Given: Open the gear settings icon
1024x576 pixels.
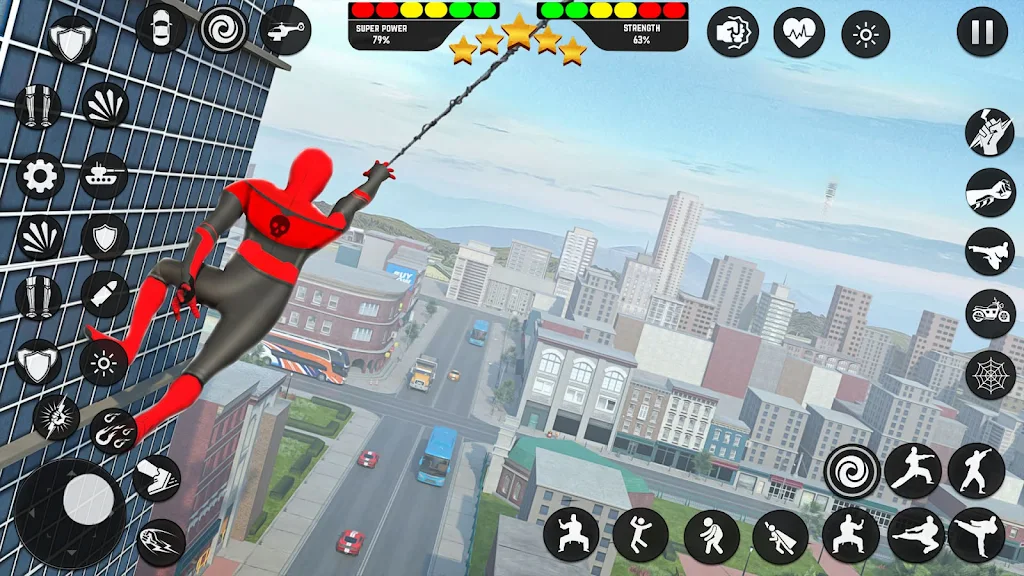Looking at the screenshot, I should [x=40, y=177].
